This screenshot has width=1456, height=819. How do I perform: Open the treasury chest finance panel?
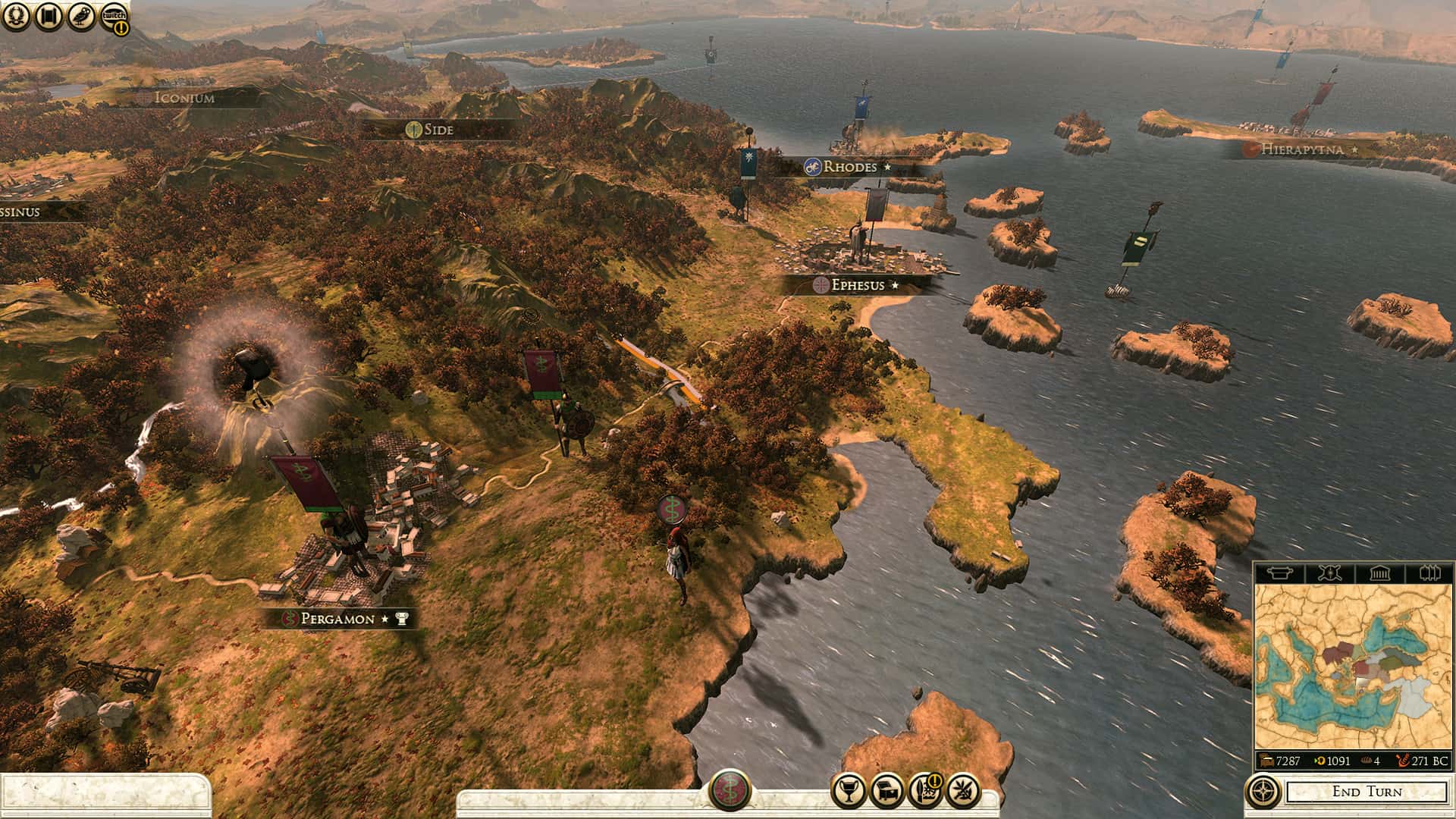[887, 792]
